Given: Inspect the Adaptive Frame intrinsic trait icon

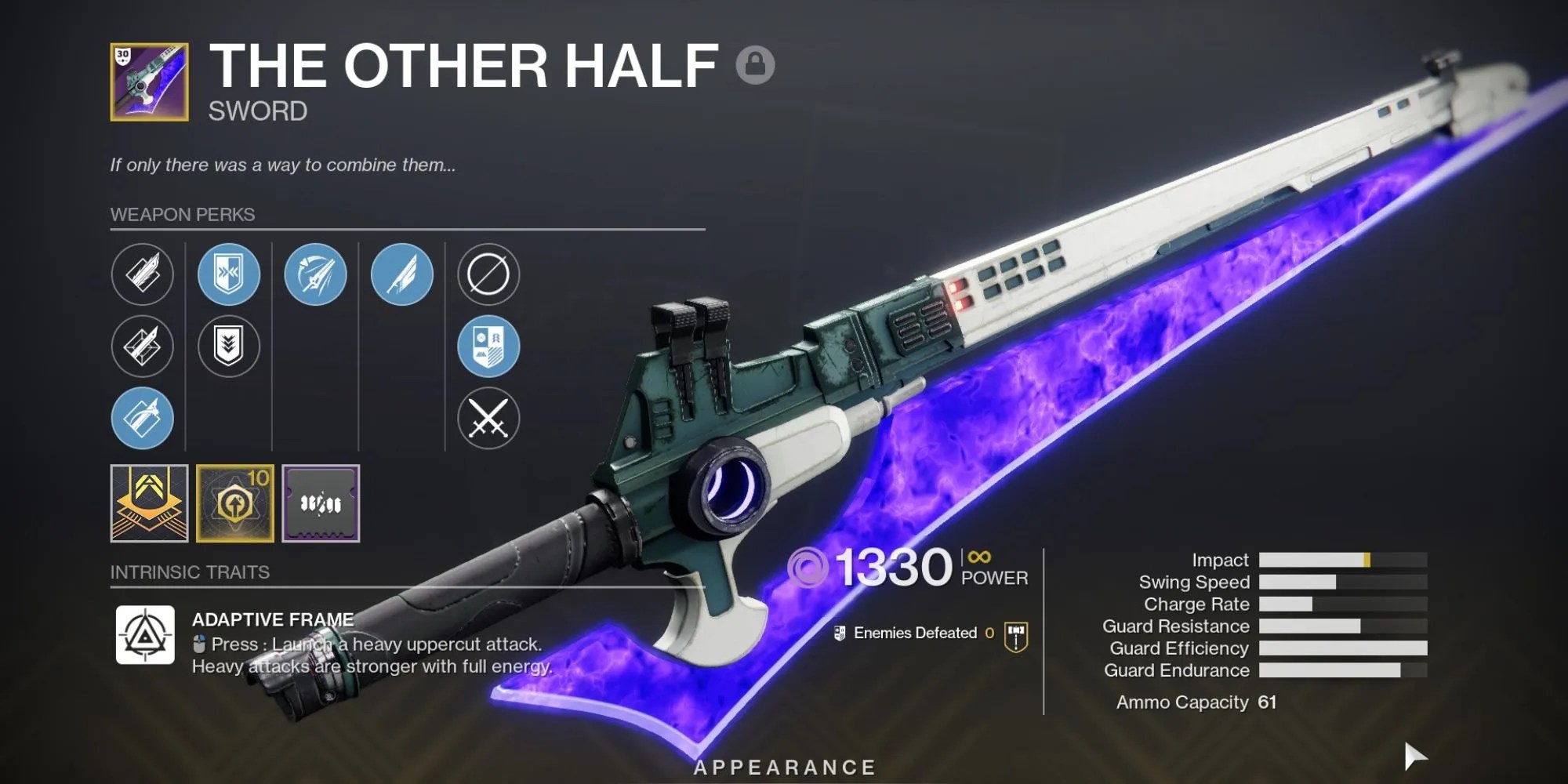Looking at the screenshot, I should pos(145,634).
